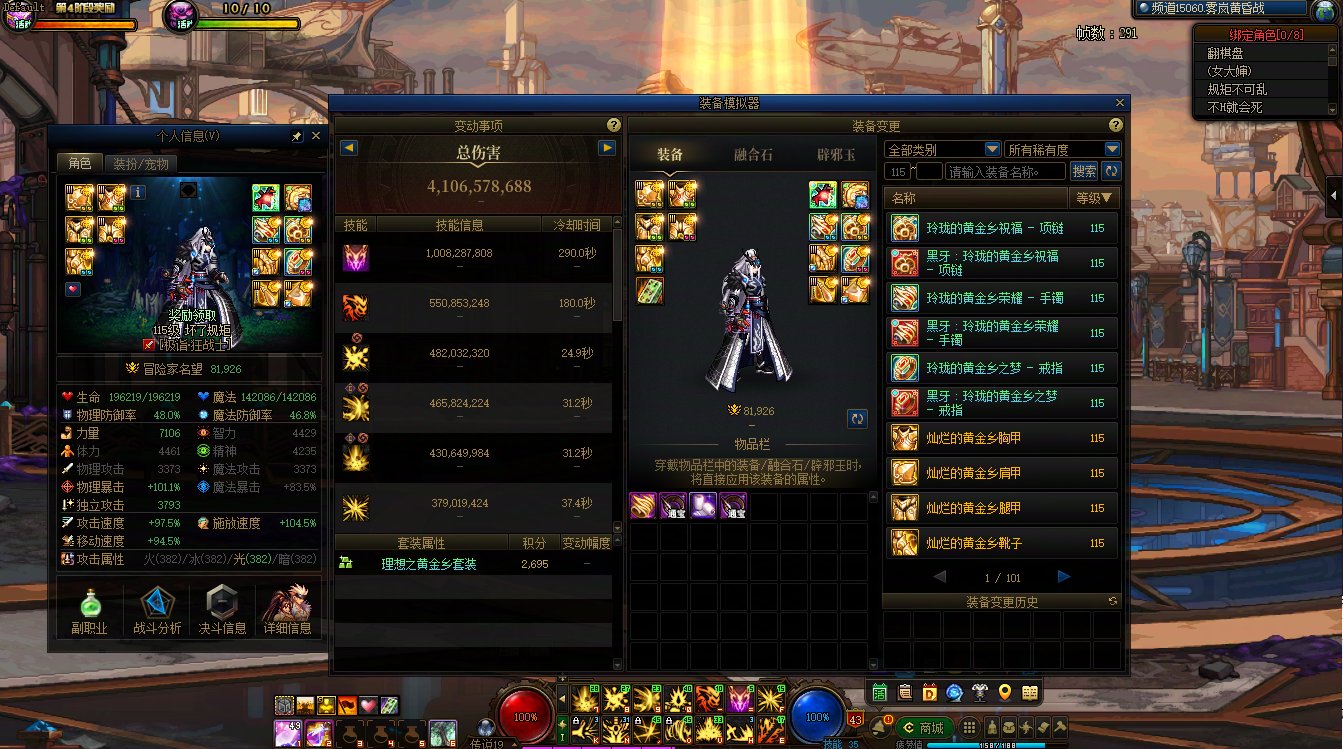This screenshot has height=749, width=1343.
Task: Open the 所有稀有度 rarity dropdown
Action: coord(1062,149)
